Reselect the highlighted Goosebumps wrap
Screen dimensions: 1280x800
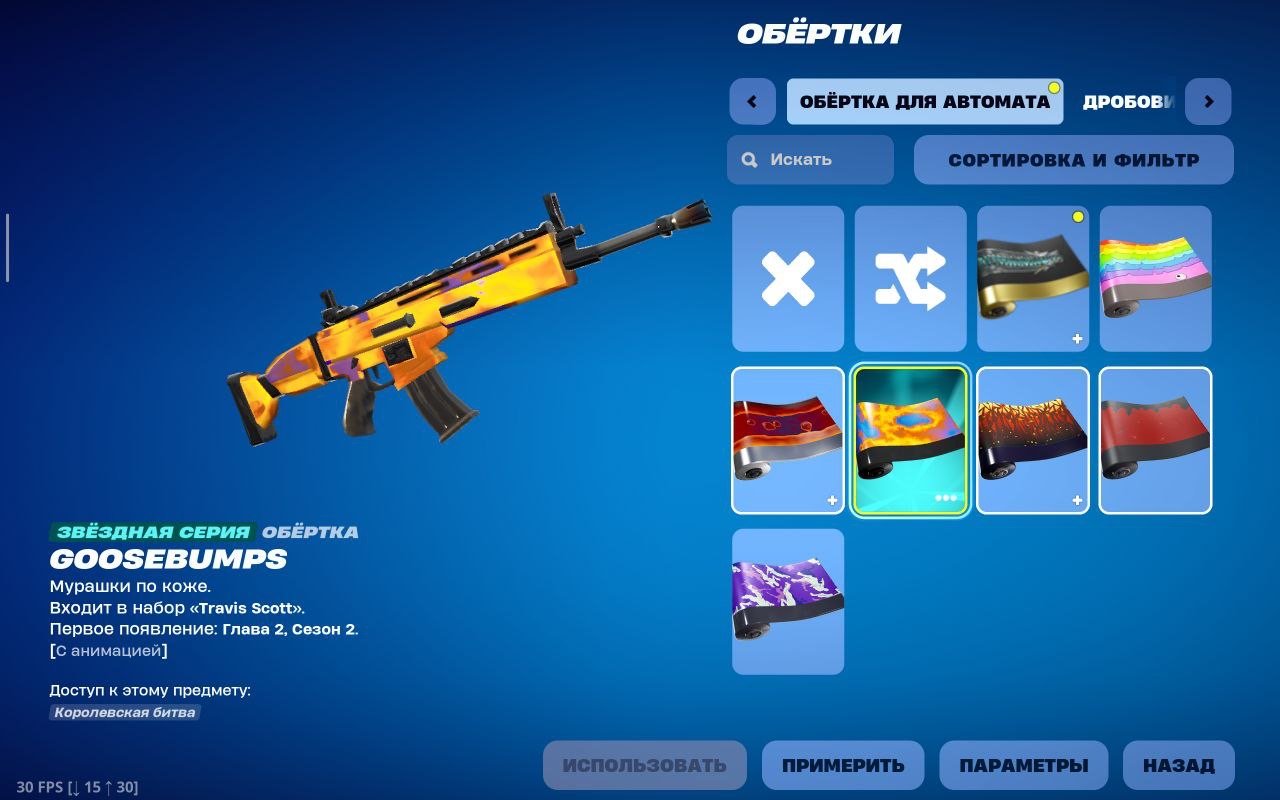tap(910, 440)
